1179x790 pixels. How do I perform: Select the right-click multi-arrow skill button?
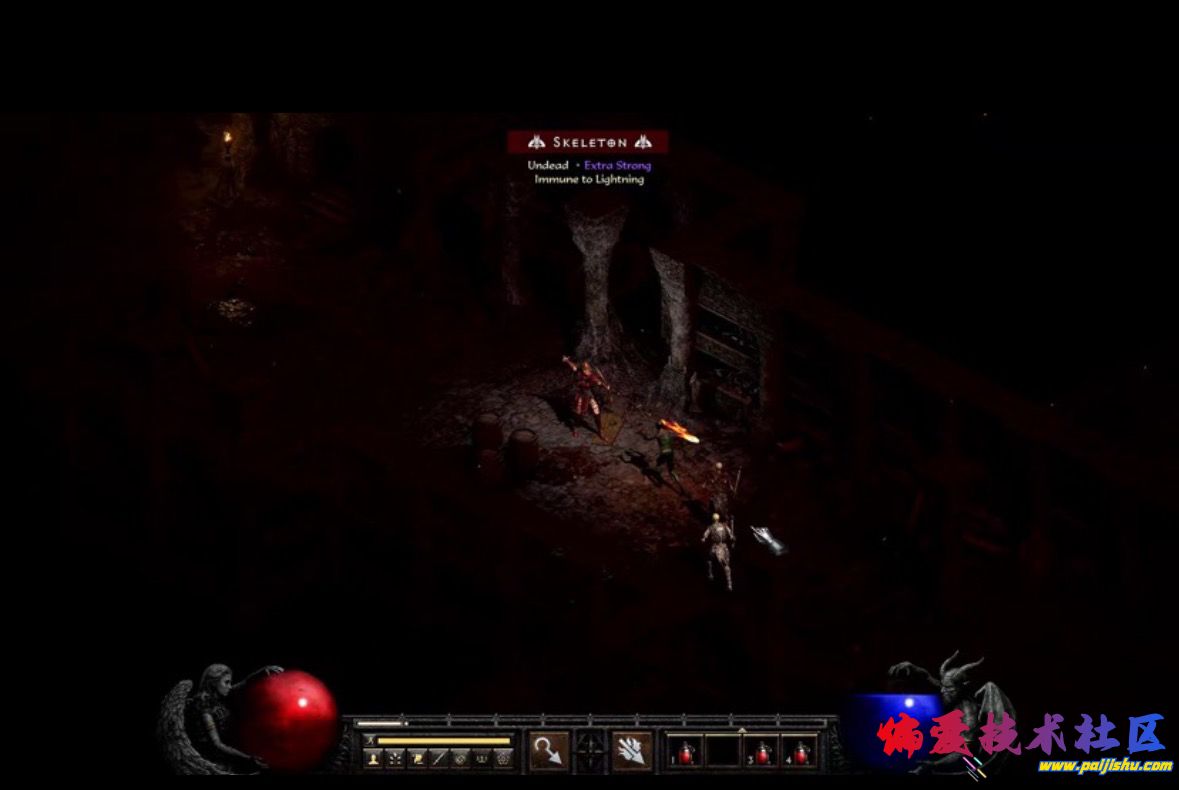(632, 751)
